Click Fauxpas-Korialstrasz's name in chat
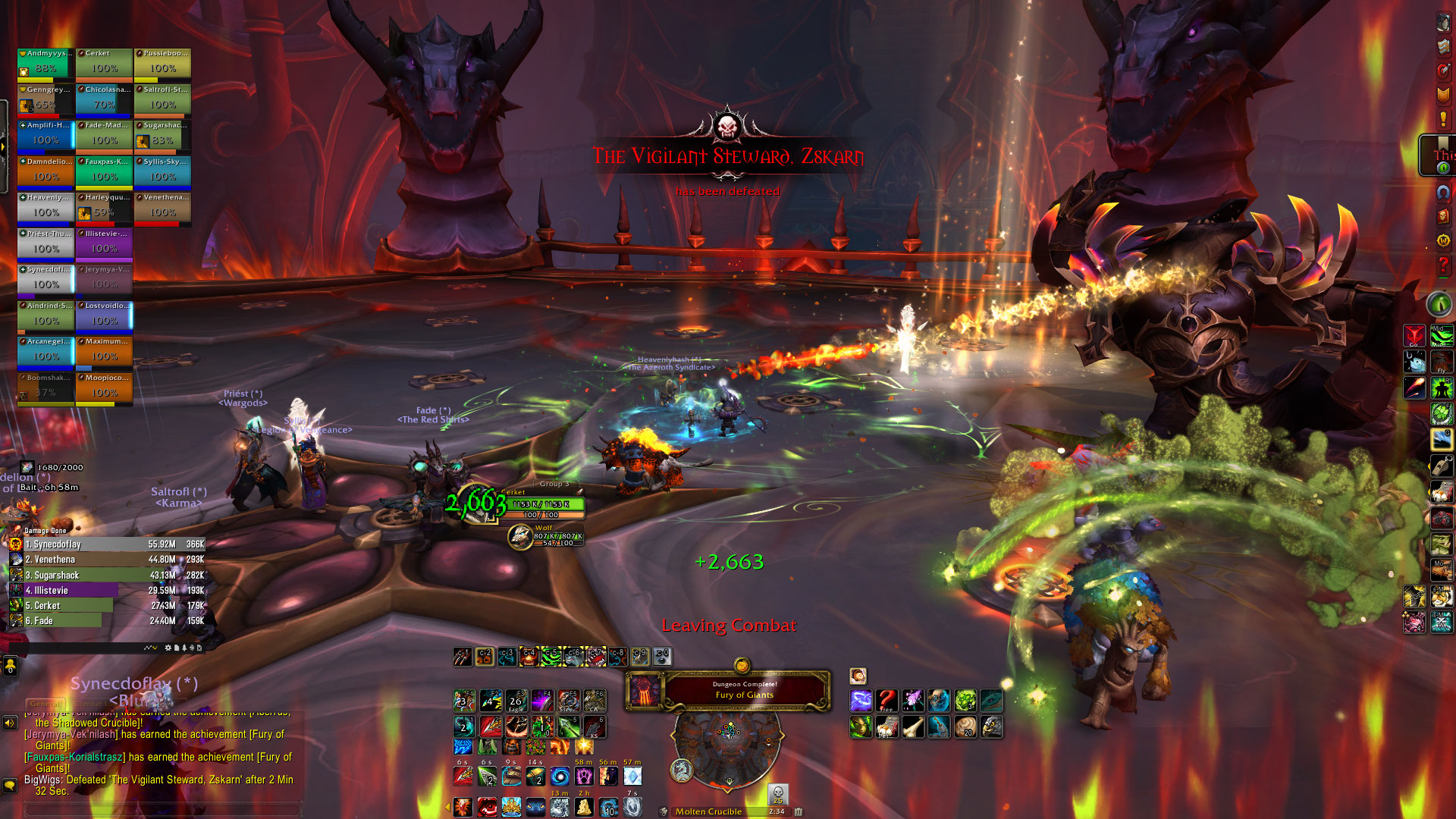The height and width of the screenshot is (819, 1456). (76, 757)
